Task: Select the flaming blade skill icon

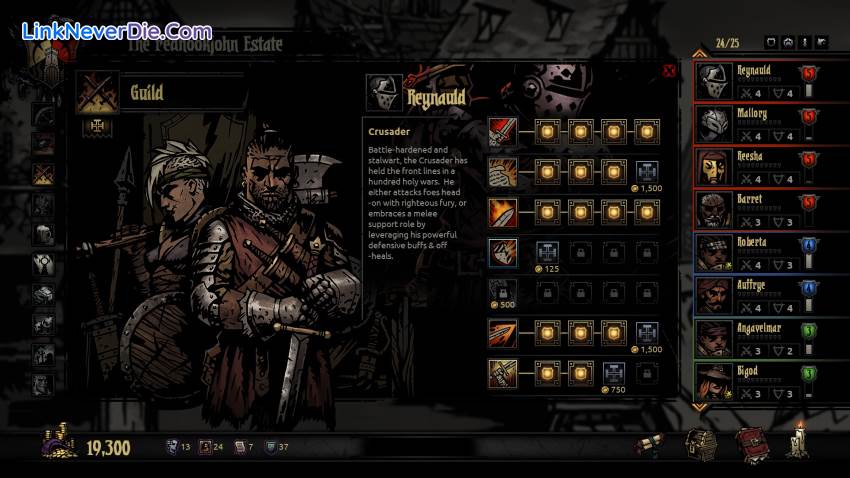Action: tap(501, 212)
